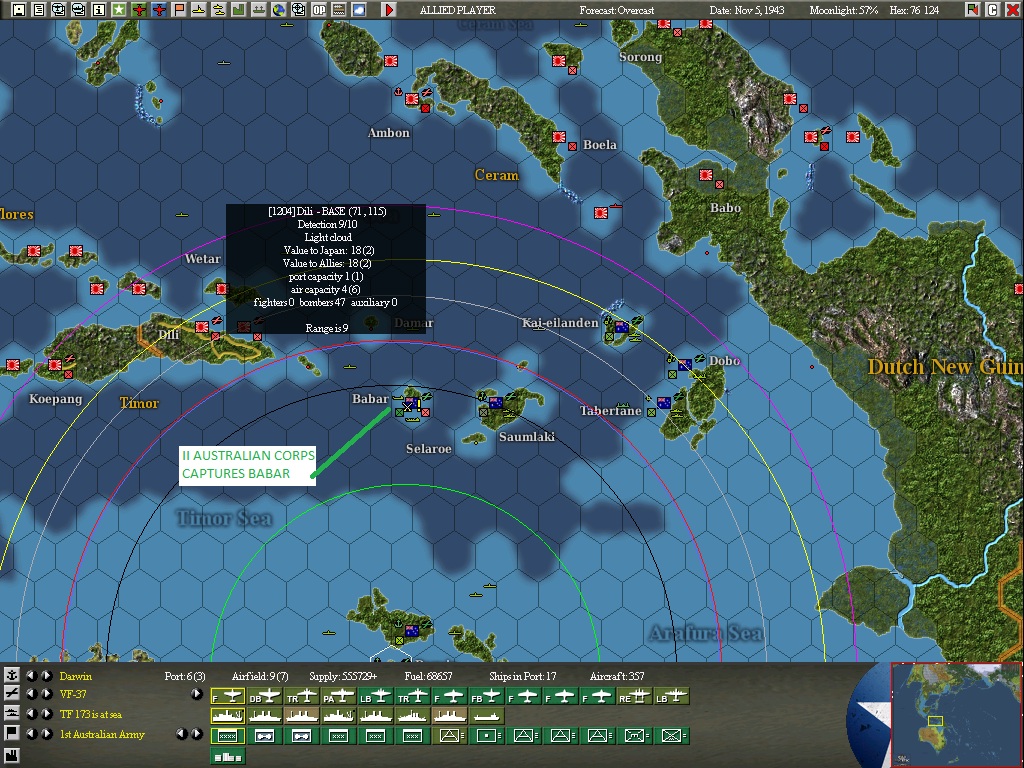Viewport: 1024px width, 768px height.
Task: Click the 'C' button in the top bar
Action: [993, 10]
